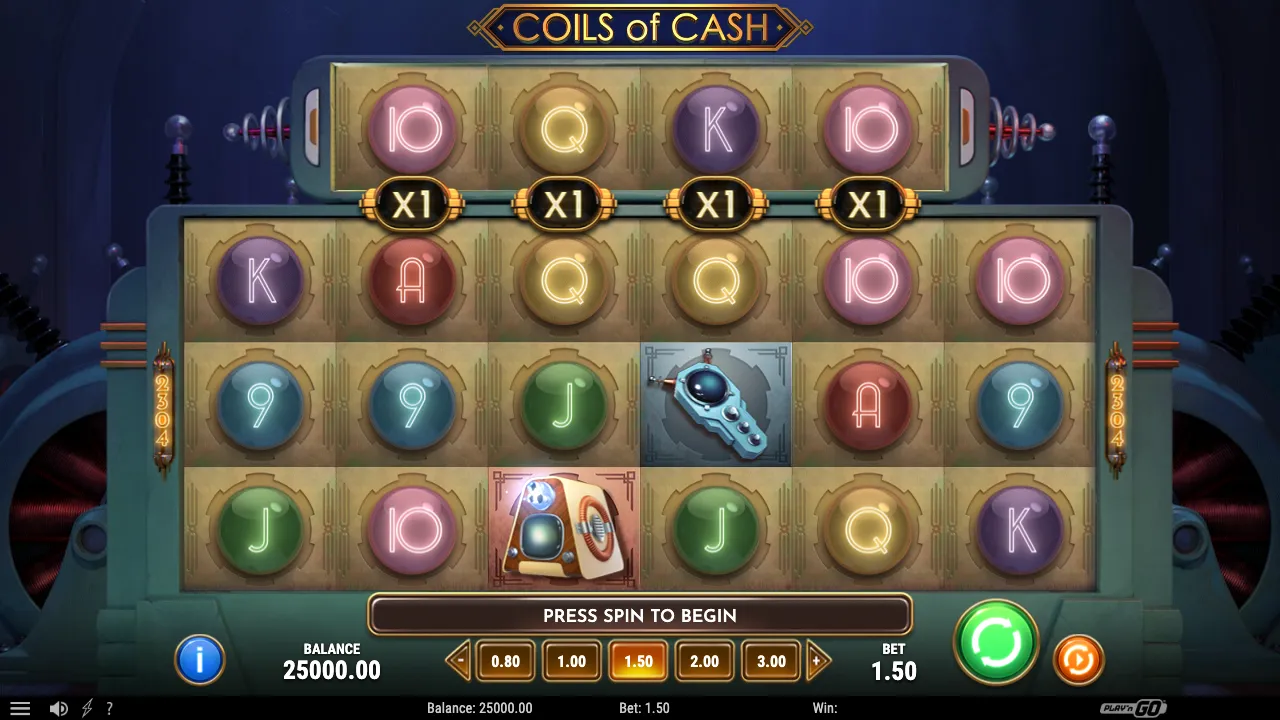The height and width of the screenshot is (720, 1280).
Task: Open the autoplay options
Action: (x=1078, y=659)
